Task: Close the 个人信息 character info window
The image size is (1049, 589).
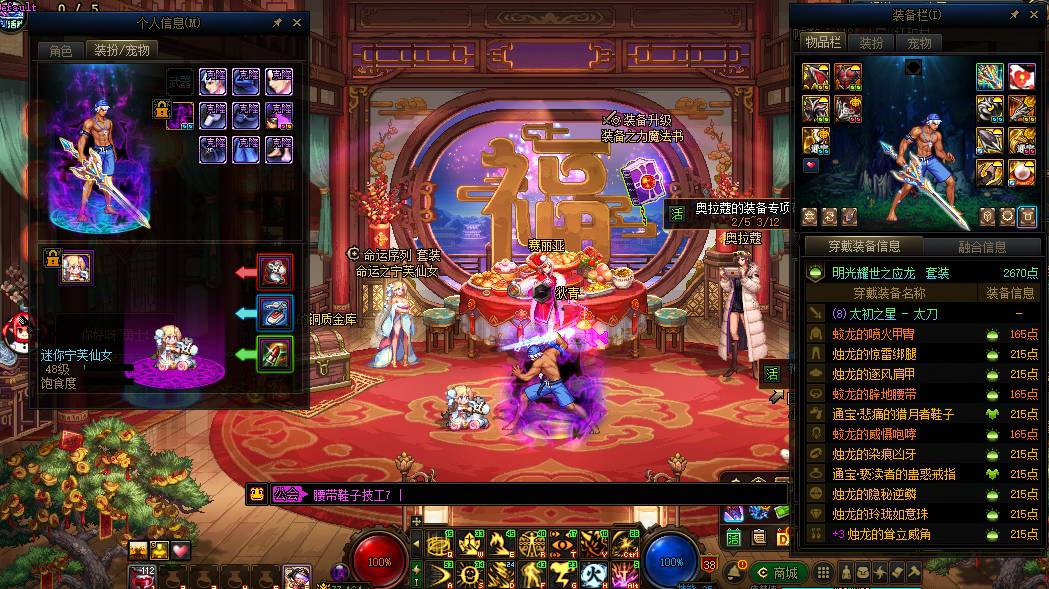Action: click(x=297, y=21)
